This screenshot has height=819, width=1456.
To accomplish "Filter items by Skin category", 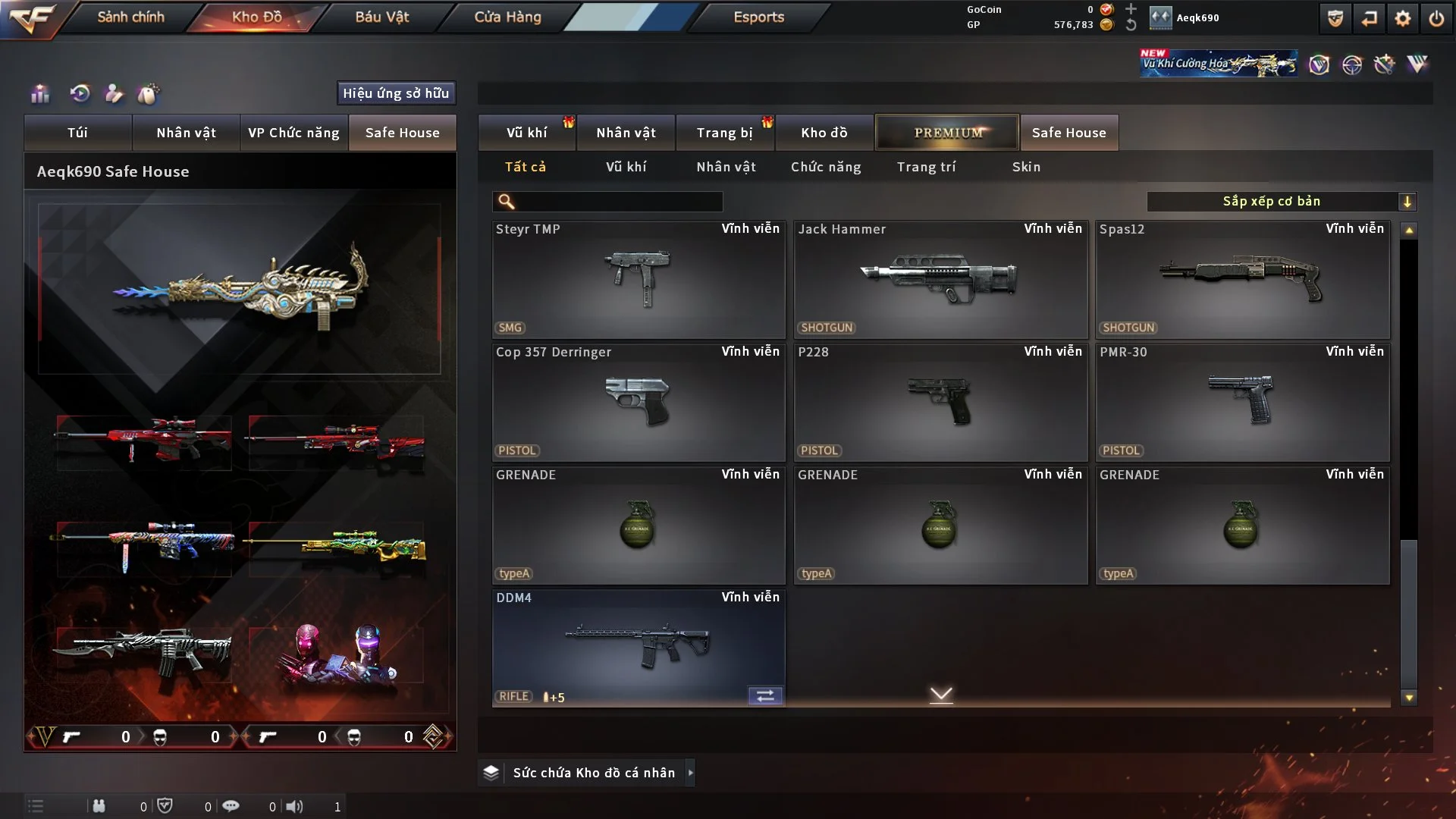I will (x=1026, y=167).
